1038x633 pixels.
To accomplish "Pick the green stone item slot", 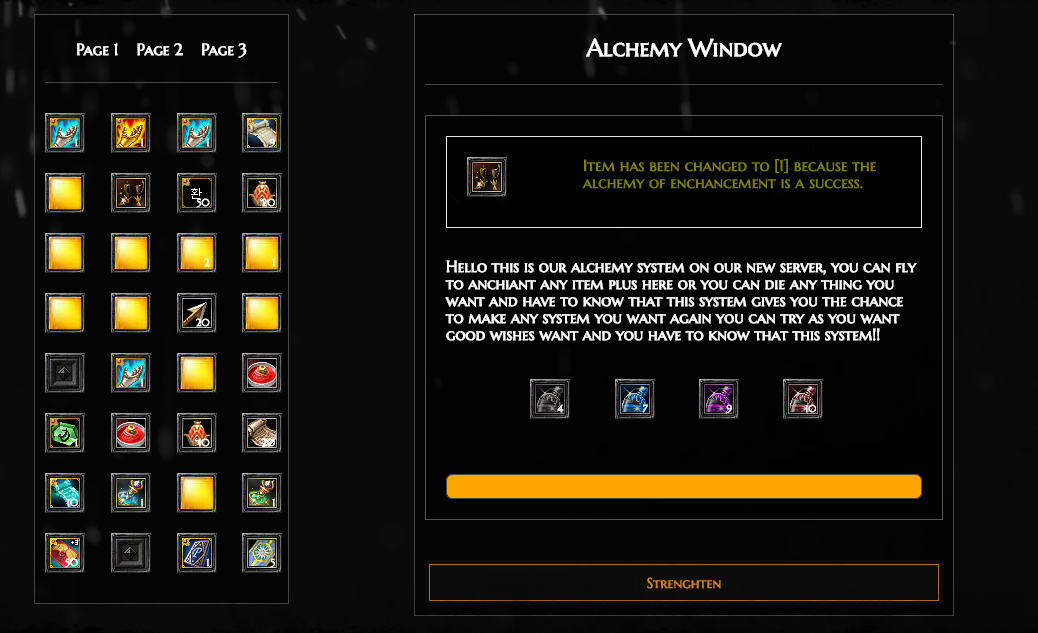I will (65, 433).
